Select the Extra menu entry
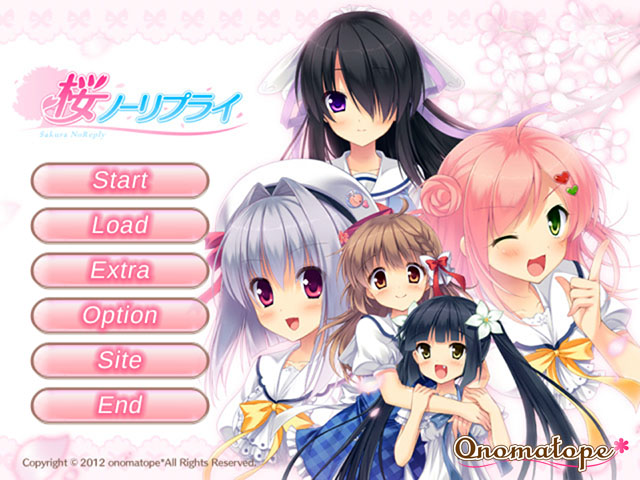Image resolution: width=640 pixels, height=480 pixels. click(x=120, y=271)
